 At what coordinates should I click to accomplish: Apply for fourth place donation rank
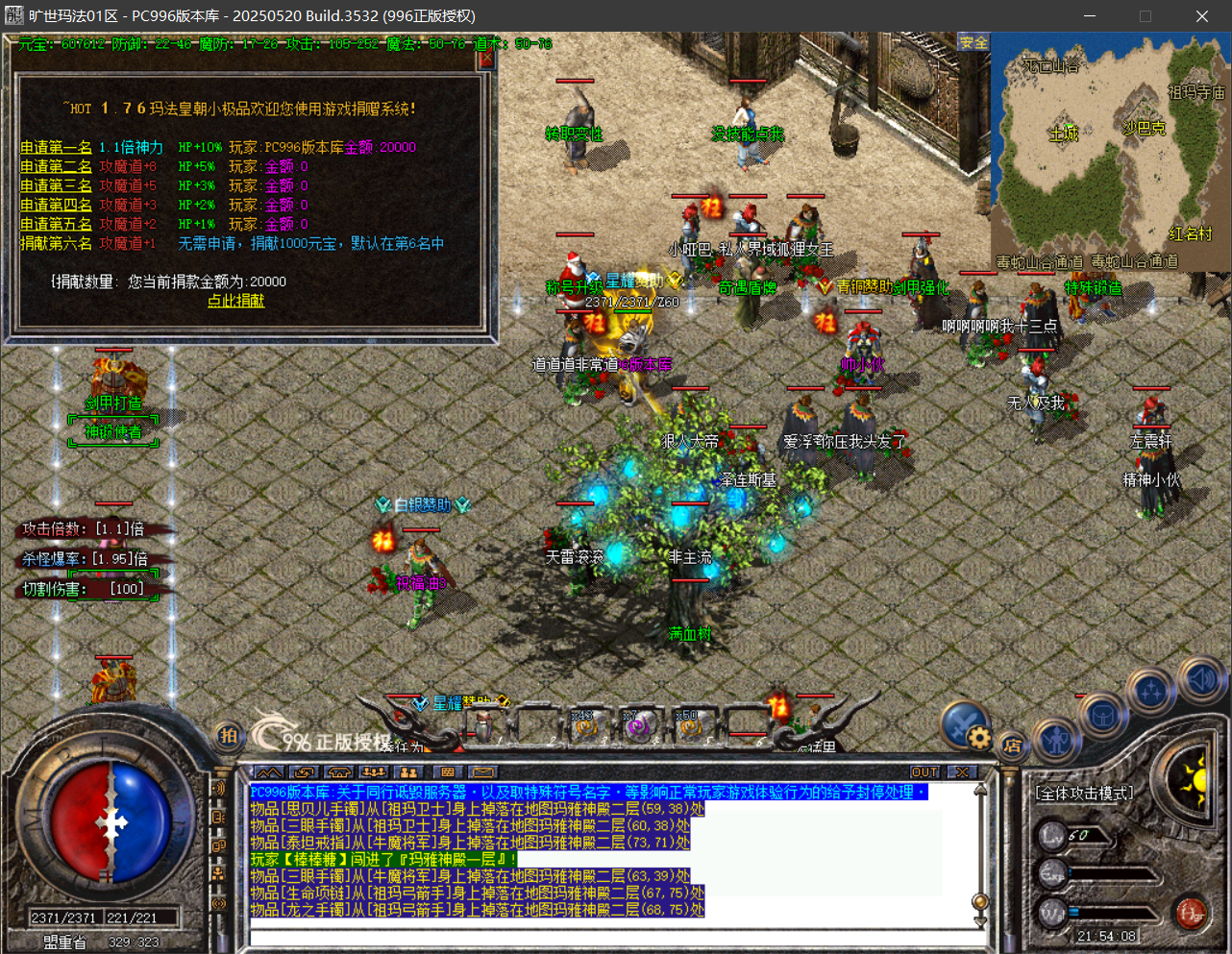[56, 205]
